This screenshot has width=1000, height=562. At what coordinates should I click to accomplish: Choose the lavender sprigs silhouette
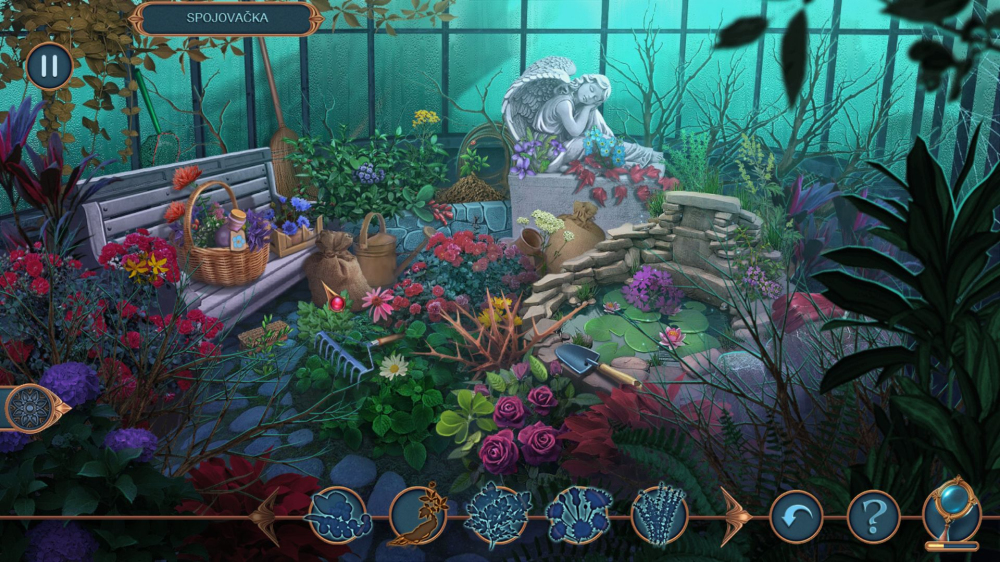coord(659,515)
